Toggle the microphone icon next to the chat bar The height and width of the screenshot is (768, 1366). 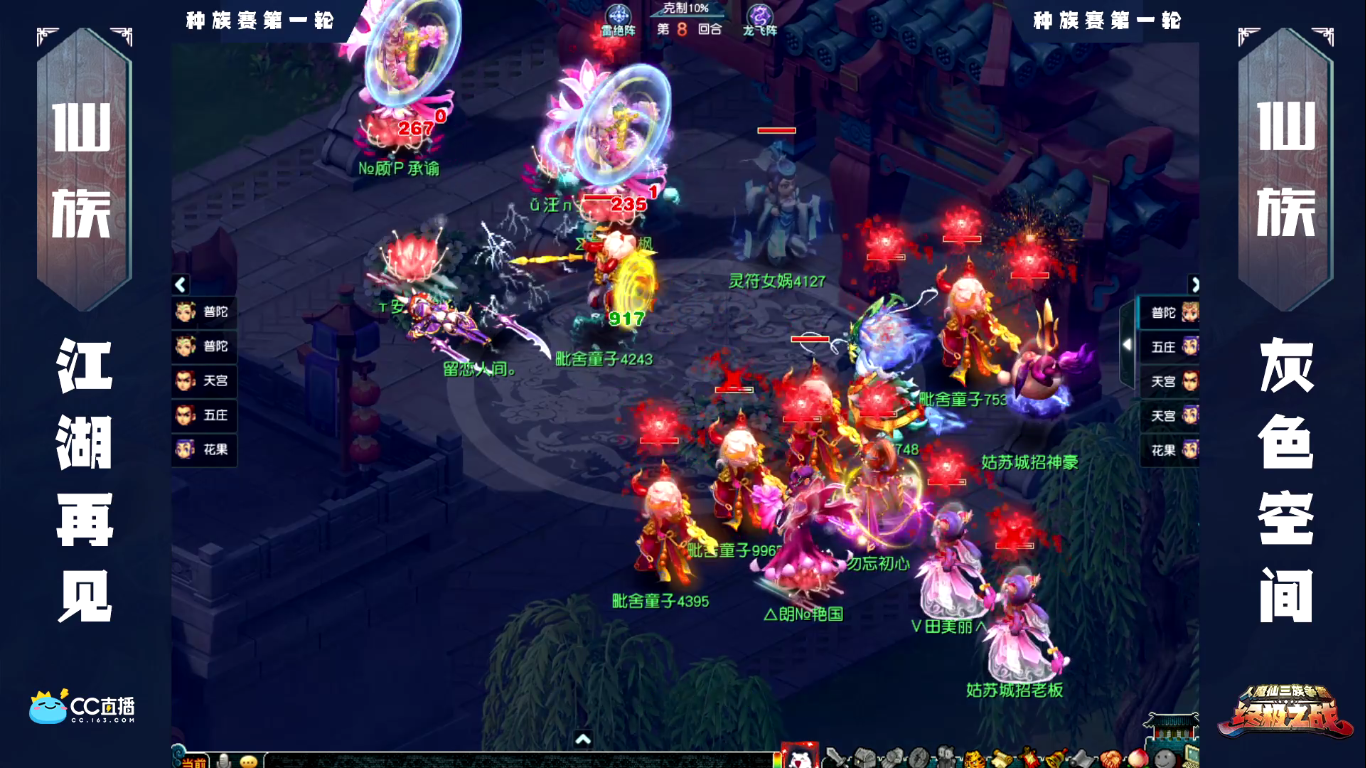pos(223,762)
